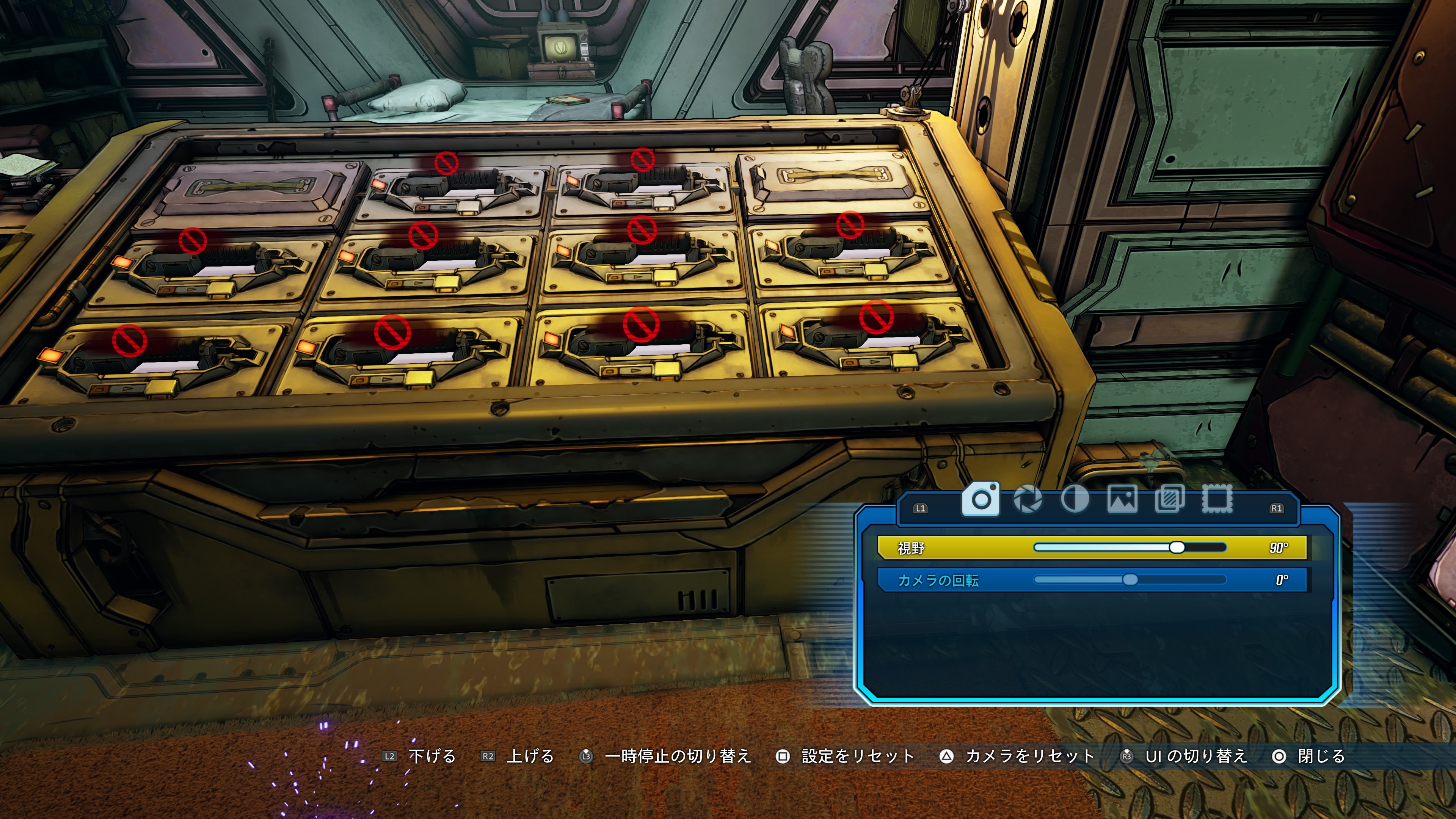
Task: Switch to the aperture shutter tab
Action: (x=1028, y=500)
